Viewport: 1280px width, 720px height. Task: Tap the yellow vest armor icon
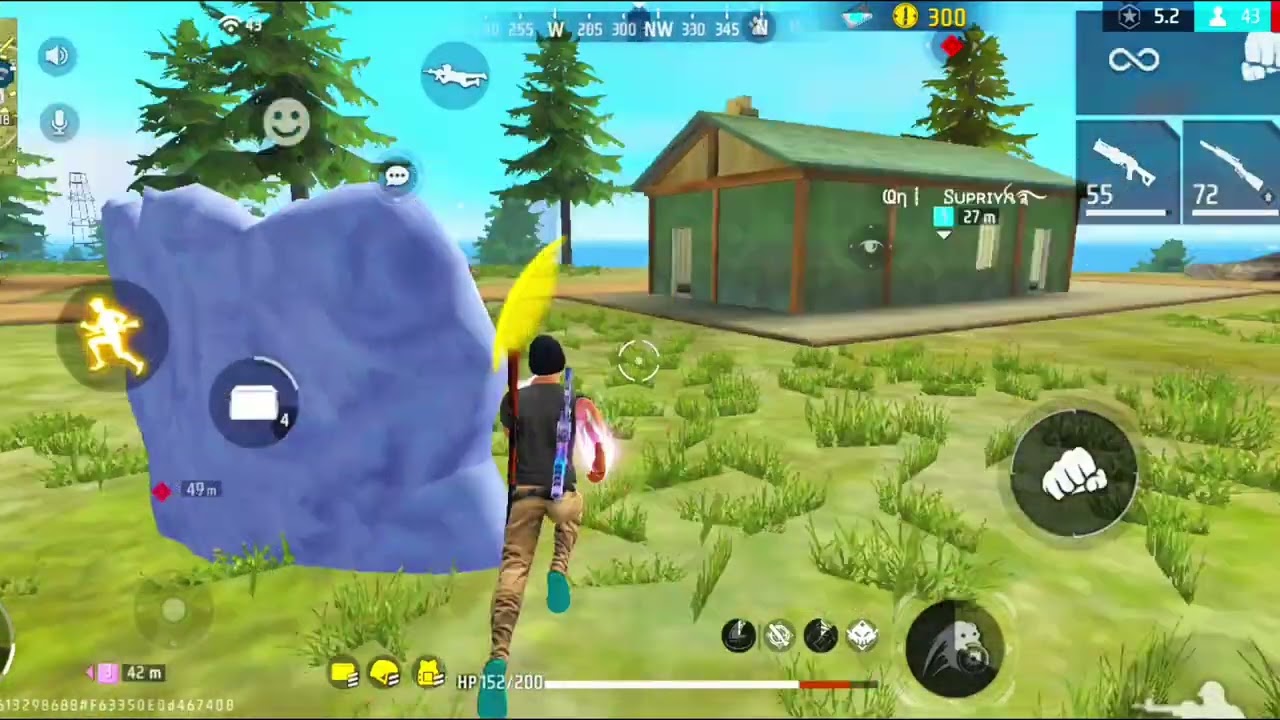(x=429, y=676)
